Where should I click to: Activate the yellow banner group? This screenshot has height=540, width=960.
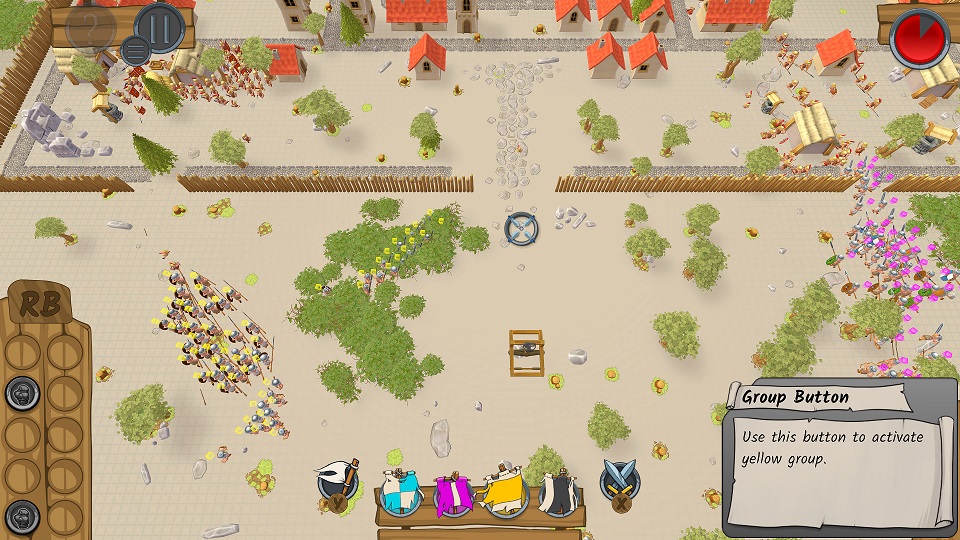(506, 492)
